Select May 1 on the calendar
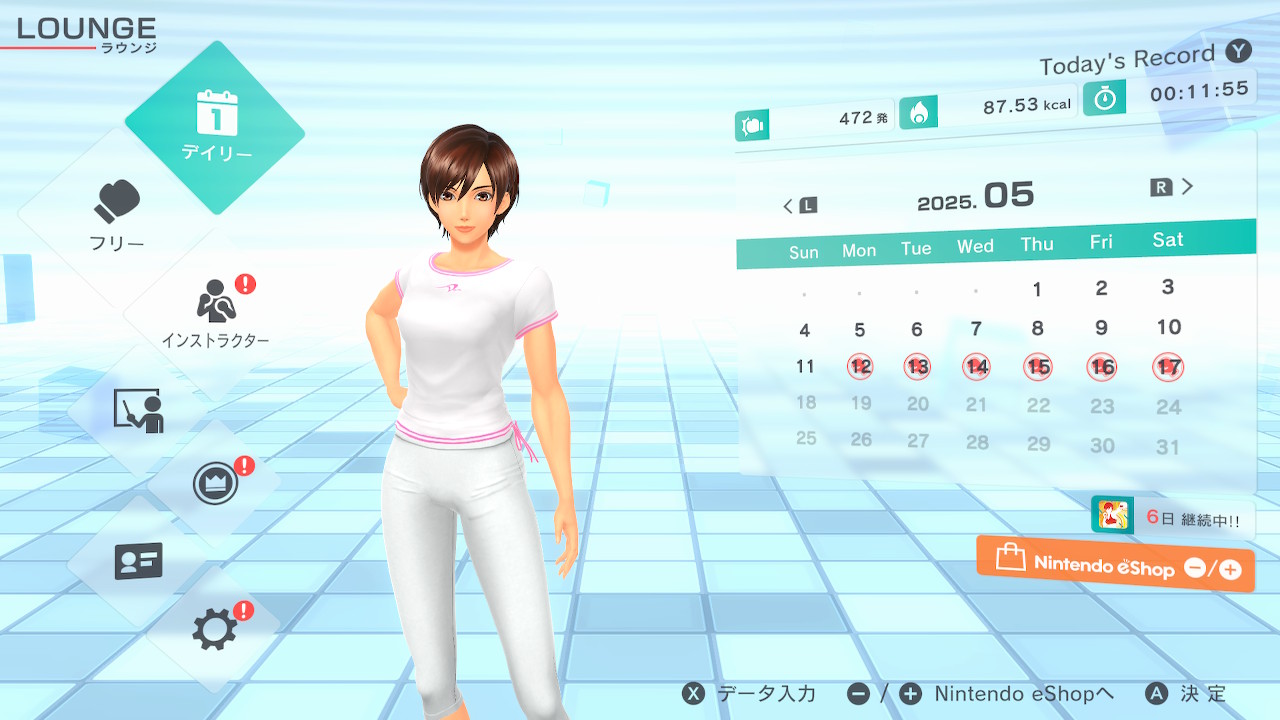The image size is (1280, 720). click(x=1037, y=289)
